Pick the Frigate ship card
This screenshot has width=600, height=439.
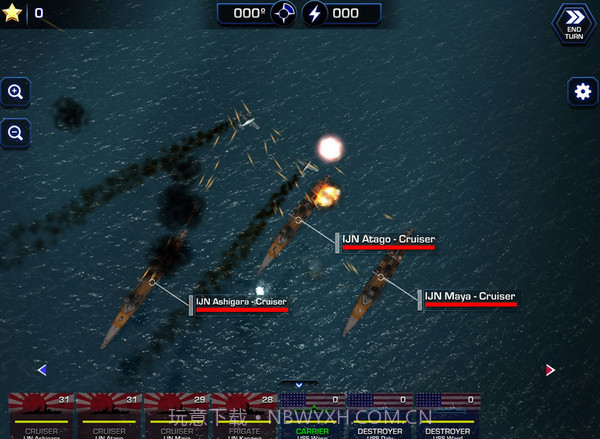click(x=244, y=417)
